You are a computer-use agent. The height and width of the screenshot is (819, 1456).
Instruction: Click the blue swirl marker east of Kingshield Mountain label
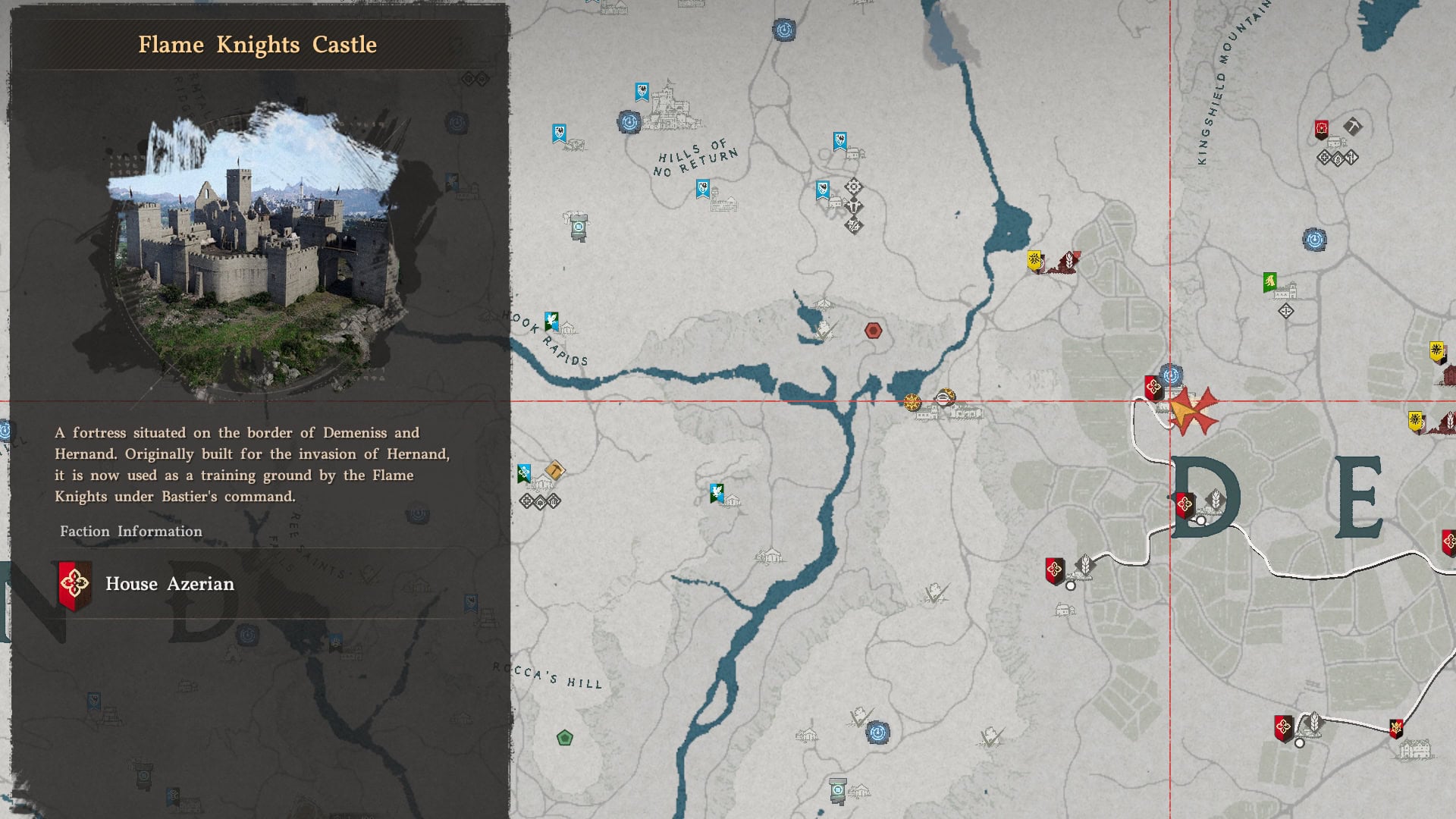[1314, 240]
